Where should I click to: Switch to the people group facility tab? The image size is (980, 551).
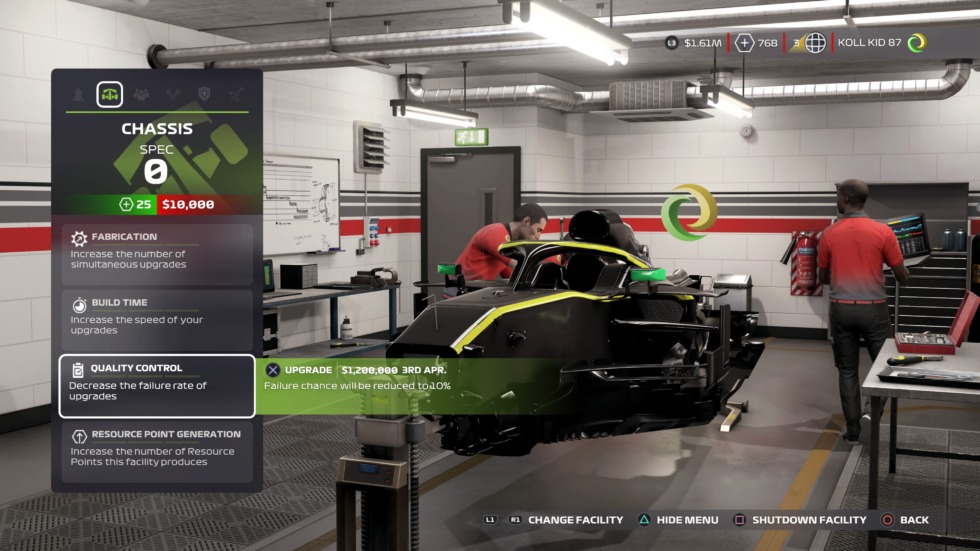coord(141,94)
